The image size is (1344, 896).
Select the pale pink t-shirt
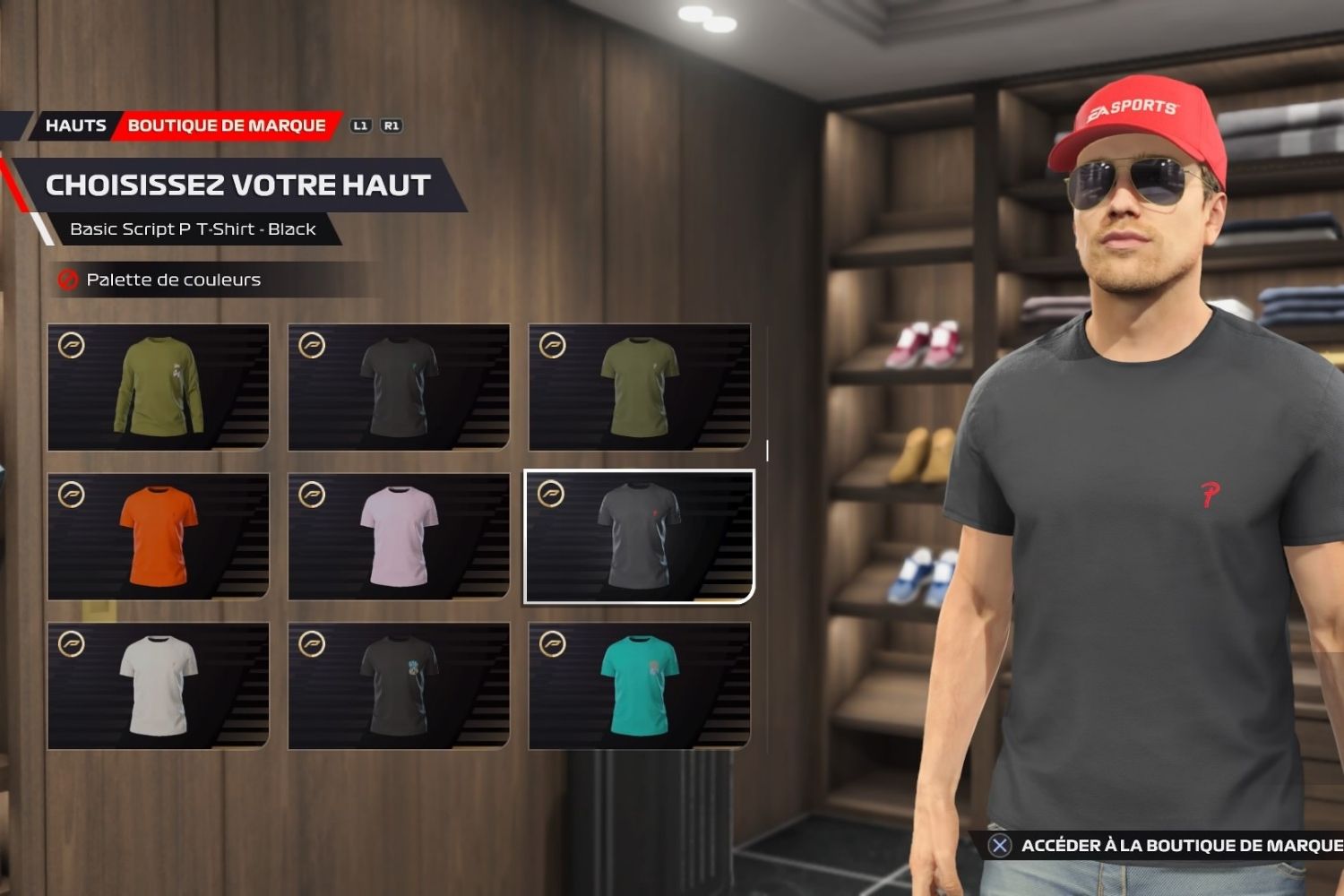399,537
